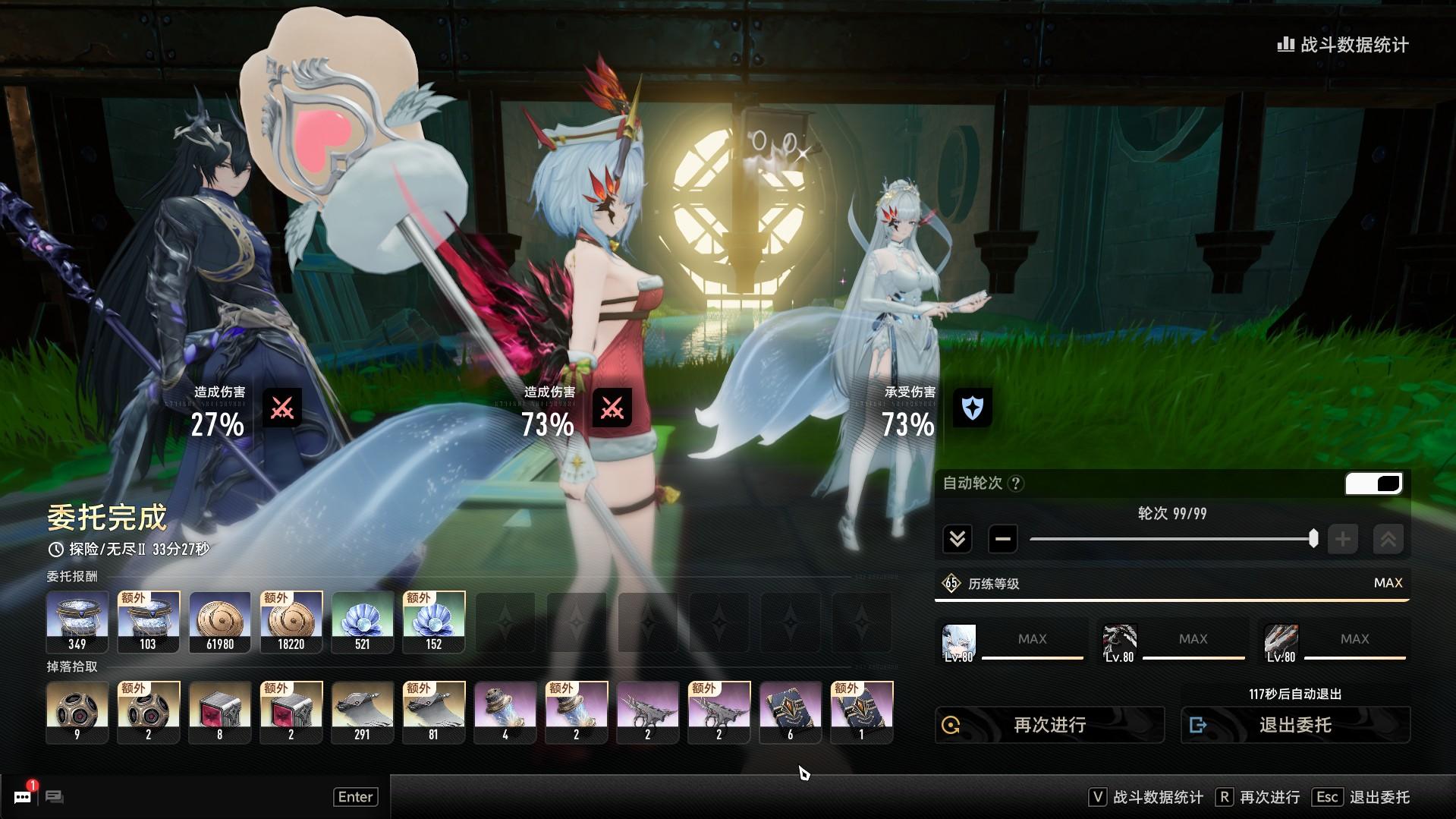Inspect the 349 count silver ring reward
Image resolution: width=1456 pixels, height=819 pixels.
(77, 622)
